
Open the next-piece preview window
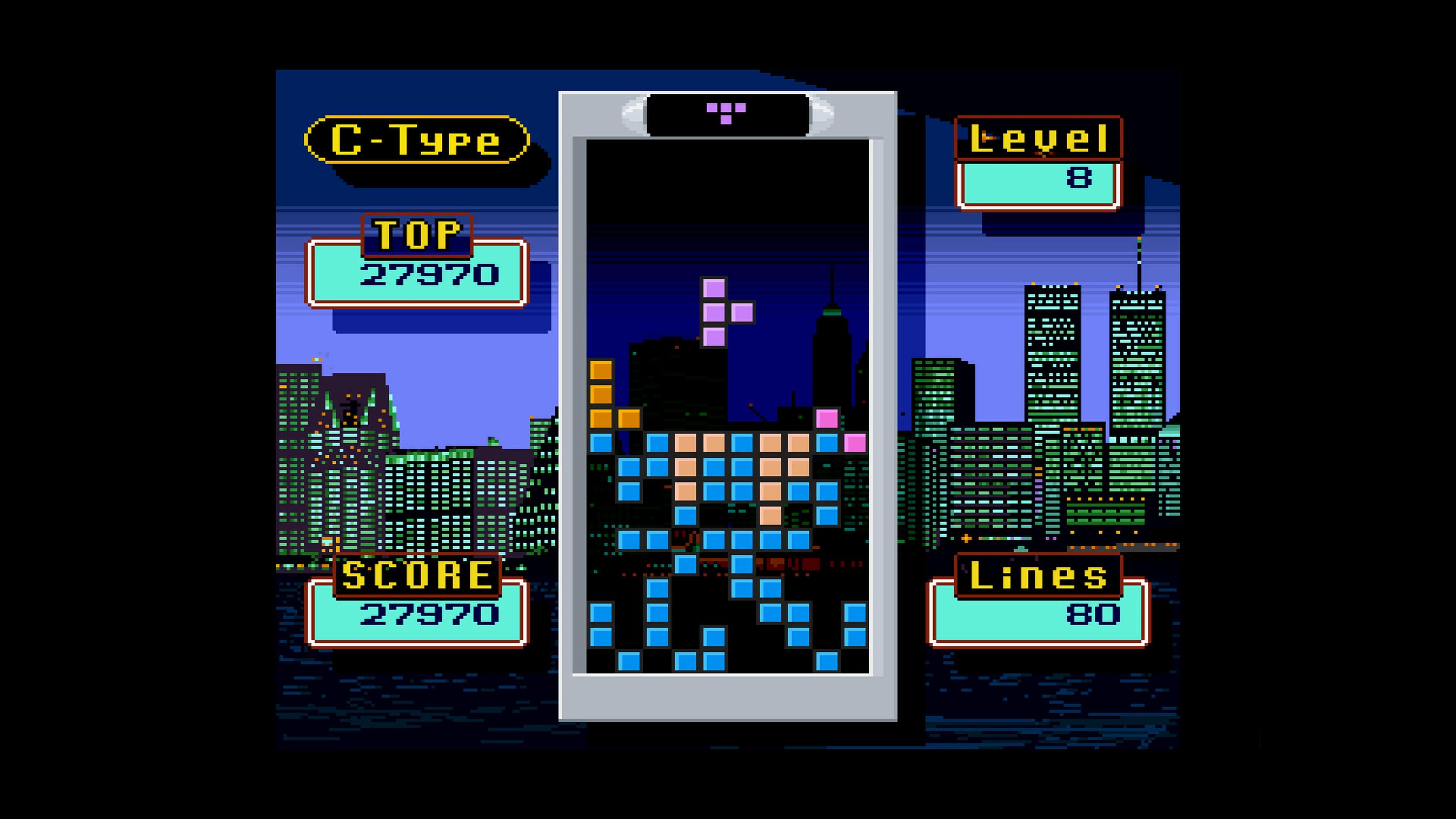pyautogui.click(x=726, y=111)
